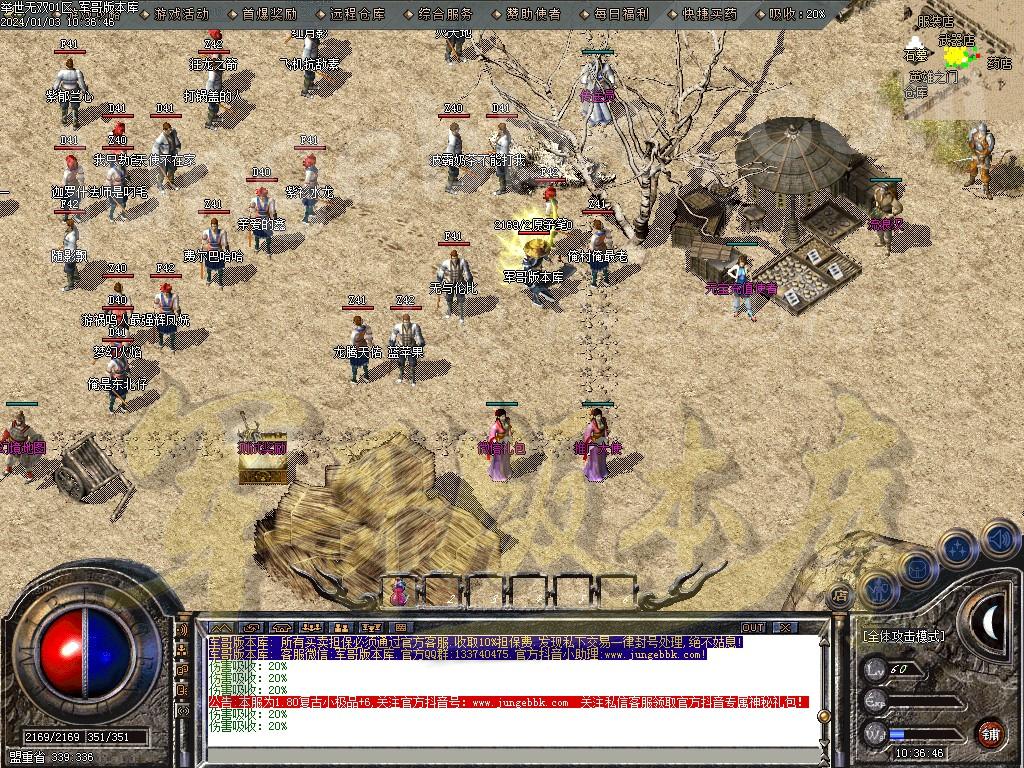The image size is (1024, 768).
Task: Click the red 铺 stall button
Action: pos(989,733)
